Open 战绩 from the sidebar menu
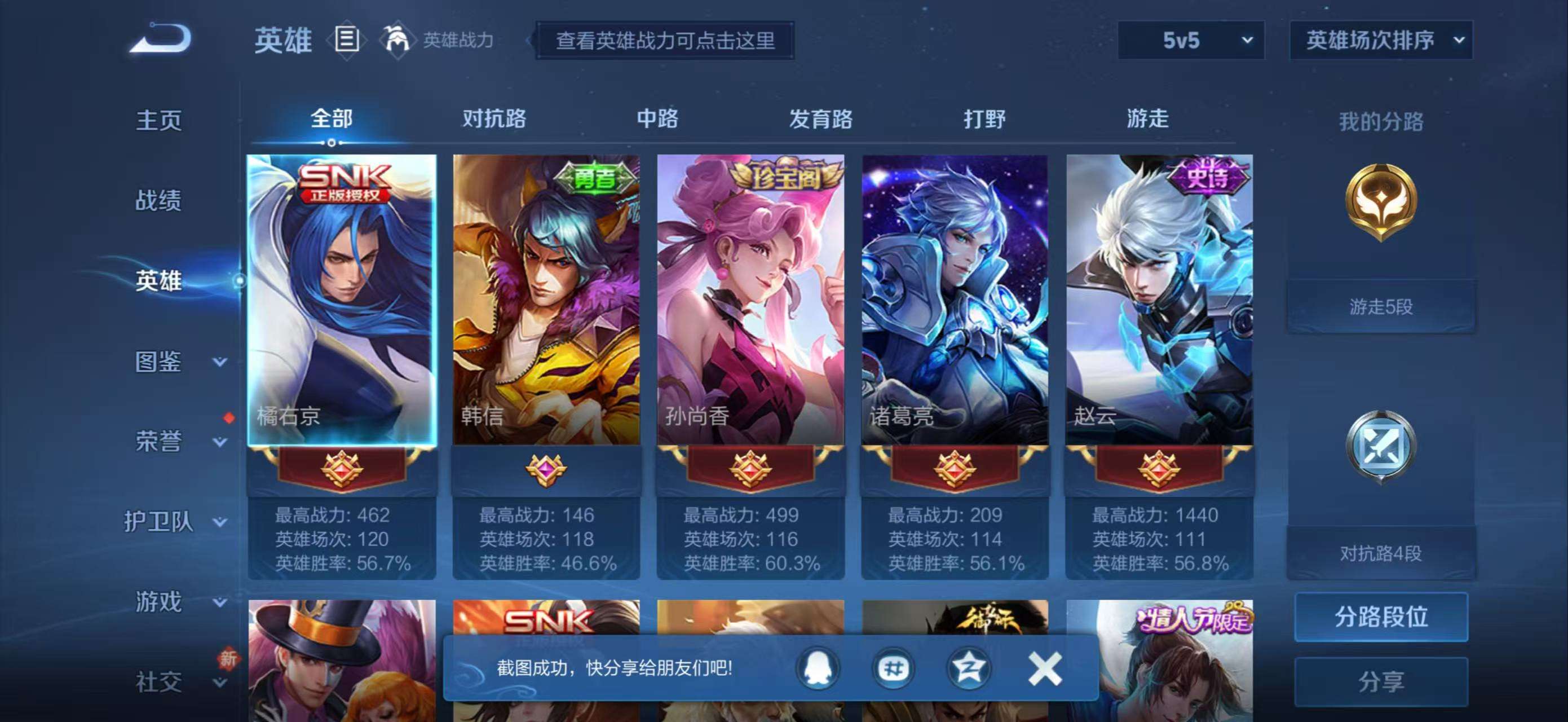Image resolution: width=1568 pixels, height=722 pixels. coord(160,201)
